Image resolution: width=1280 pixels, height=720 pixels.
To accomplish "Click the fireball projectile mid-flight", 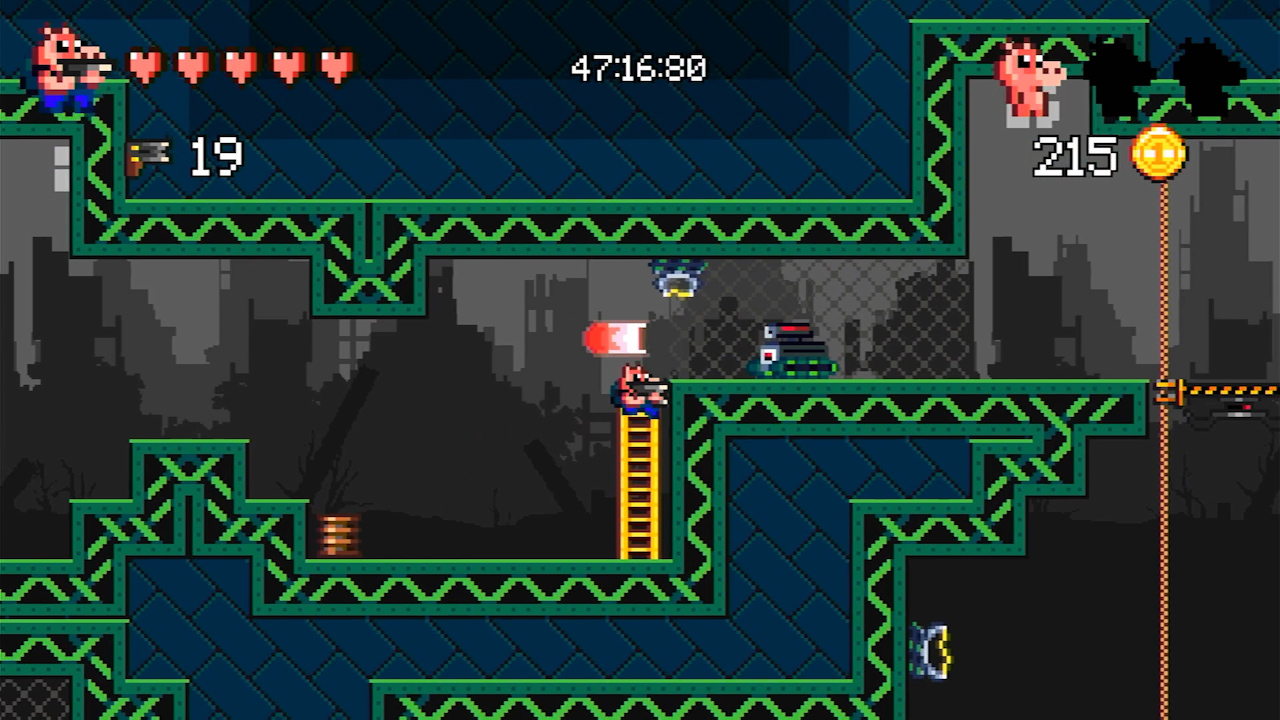I will coord(617,338).
